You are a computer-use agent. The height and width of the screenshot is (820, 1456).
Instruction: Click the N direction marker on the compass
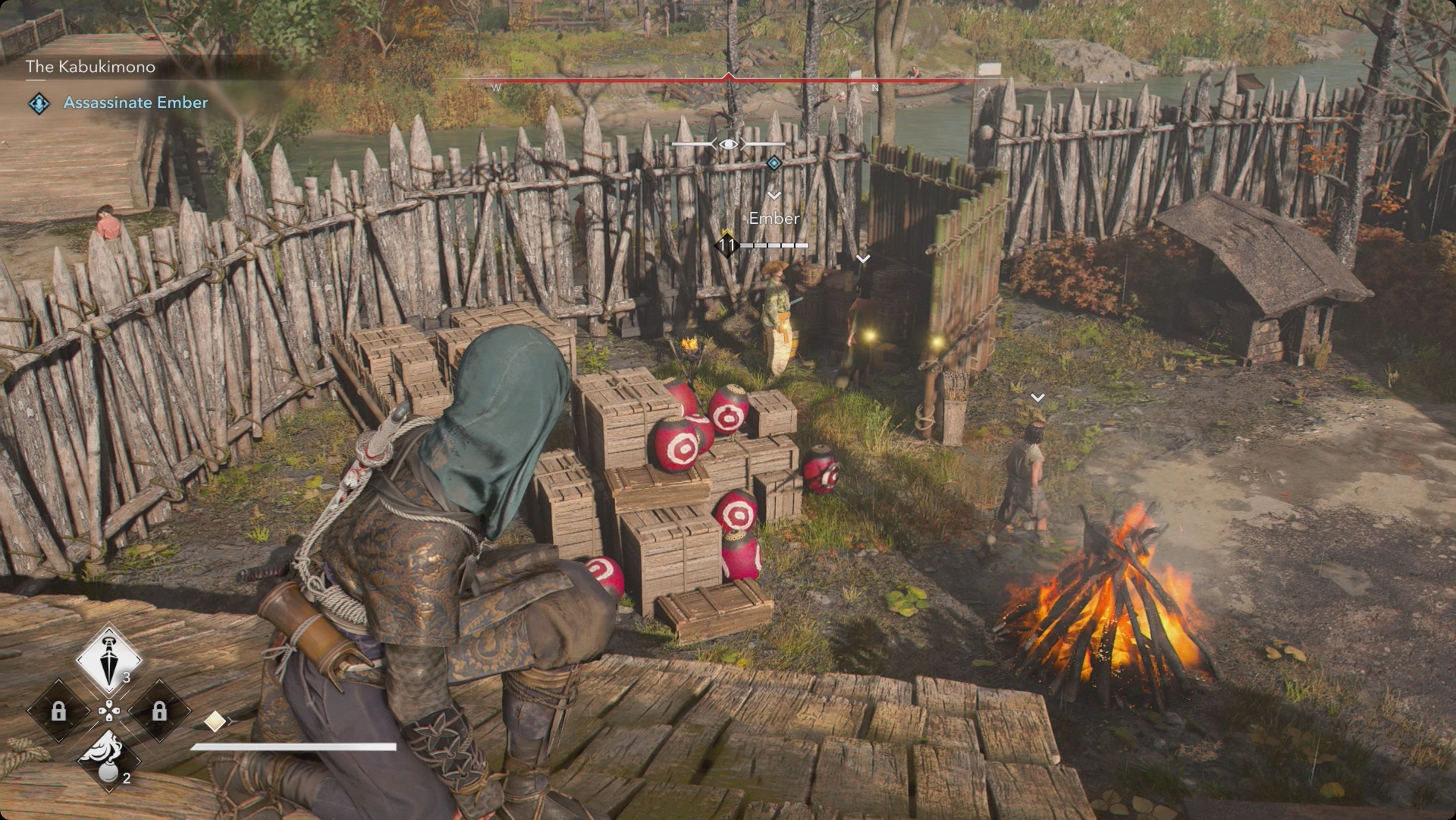[875, 88]
